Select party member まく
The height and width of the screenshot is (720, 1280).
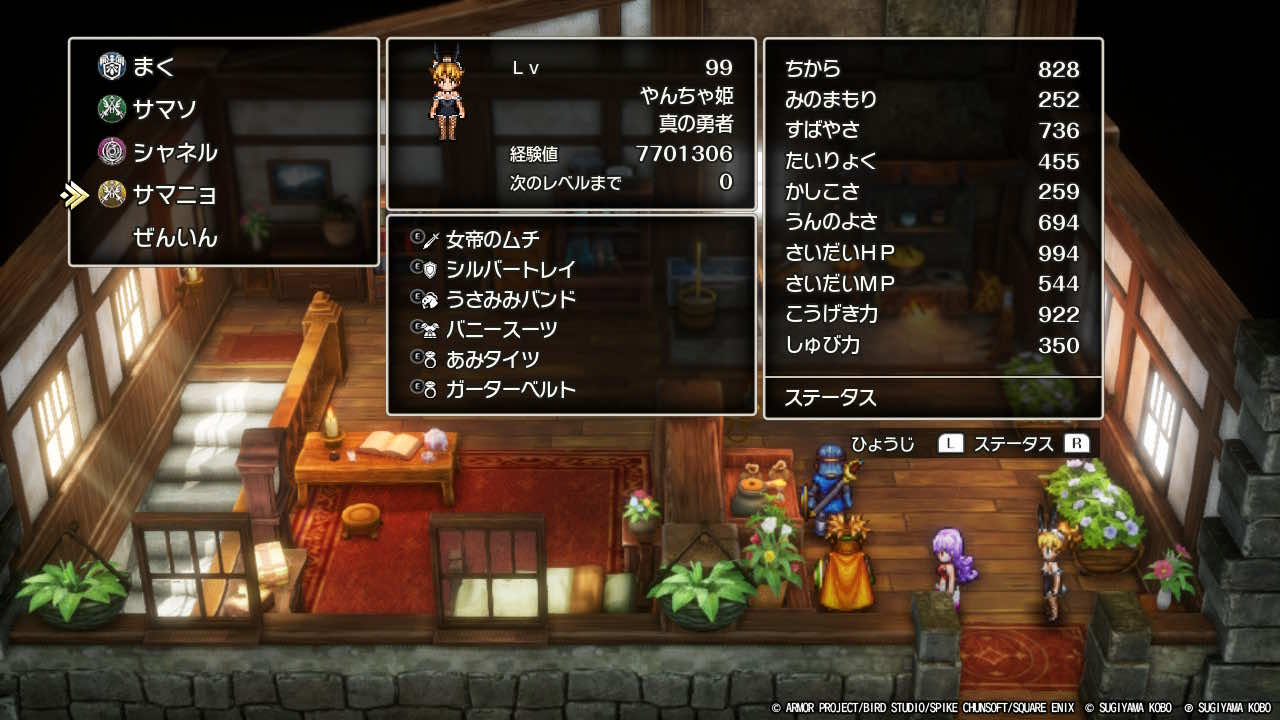coord(153,67)
